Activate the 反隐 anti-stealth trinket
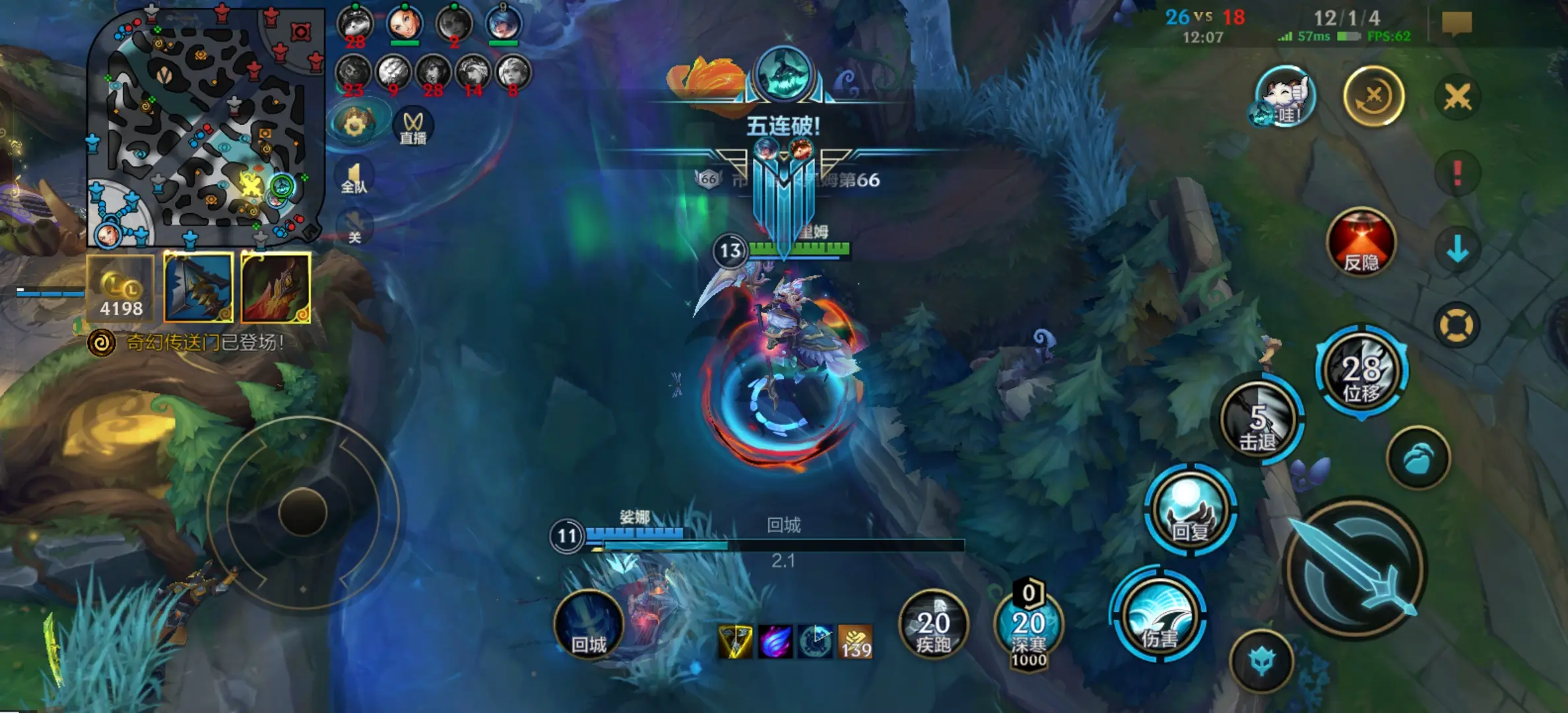Screen dimensions: 1568x713 (1361, 243)
